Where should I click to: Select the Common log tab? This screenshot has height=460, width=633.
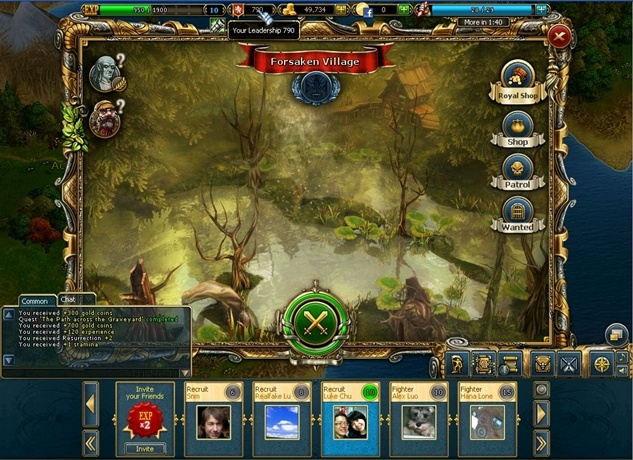pos(34,300)
